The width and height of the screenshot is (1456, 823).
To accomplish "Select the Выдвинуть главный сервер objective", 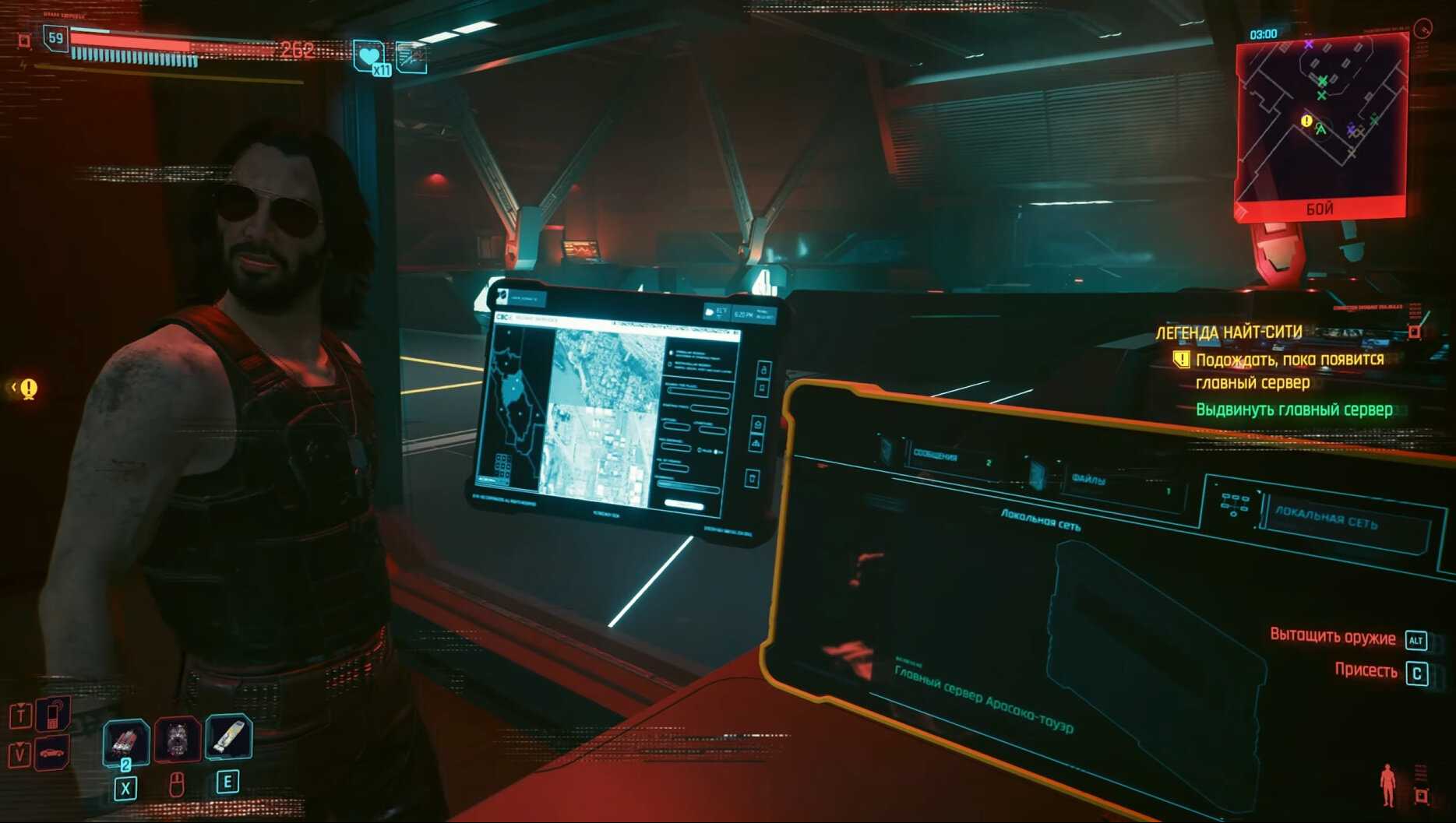I will 1293,410.
